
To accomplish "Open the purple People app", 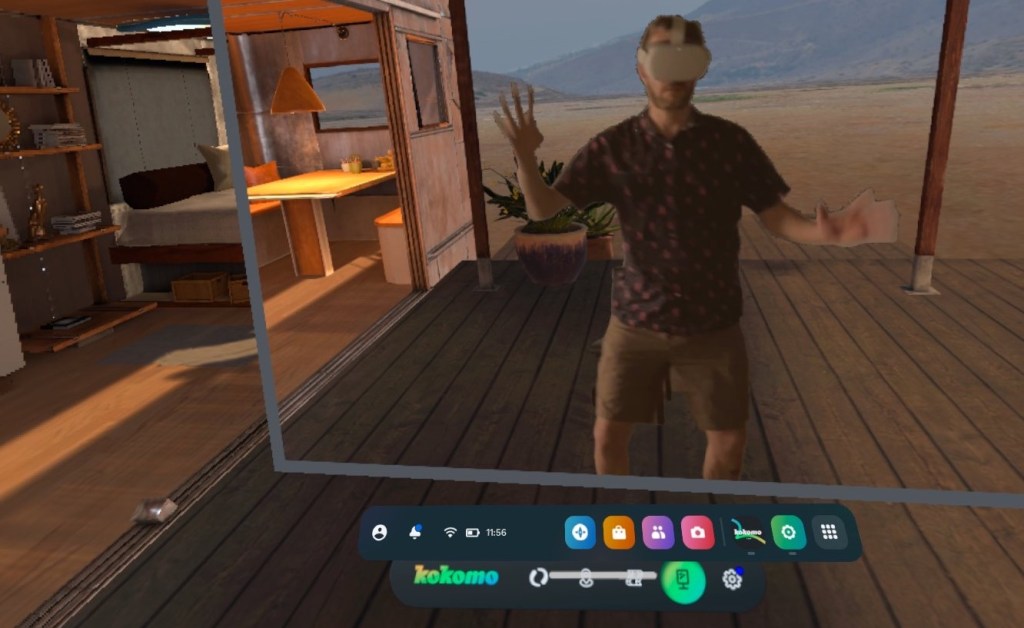I will point(658,533).
